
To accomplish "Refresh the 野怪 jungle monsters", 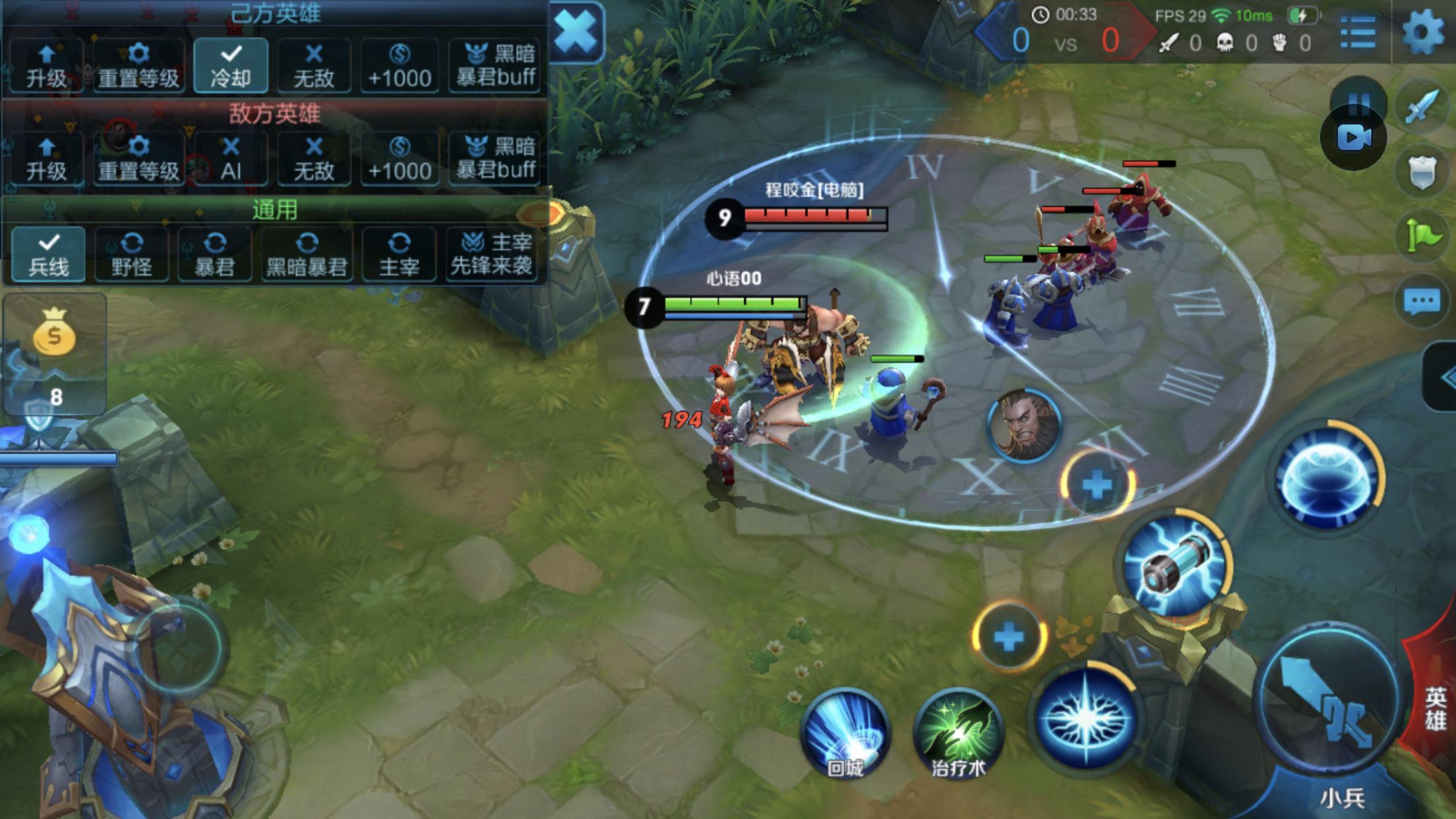I will pyautogui.click(x=131, y=255).
